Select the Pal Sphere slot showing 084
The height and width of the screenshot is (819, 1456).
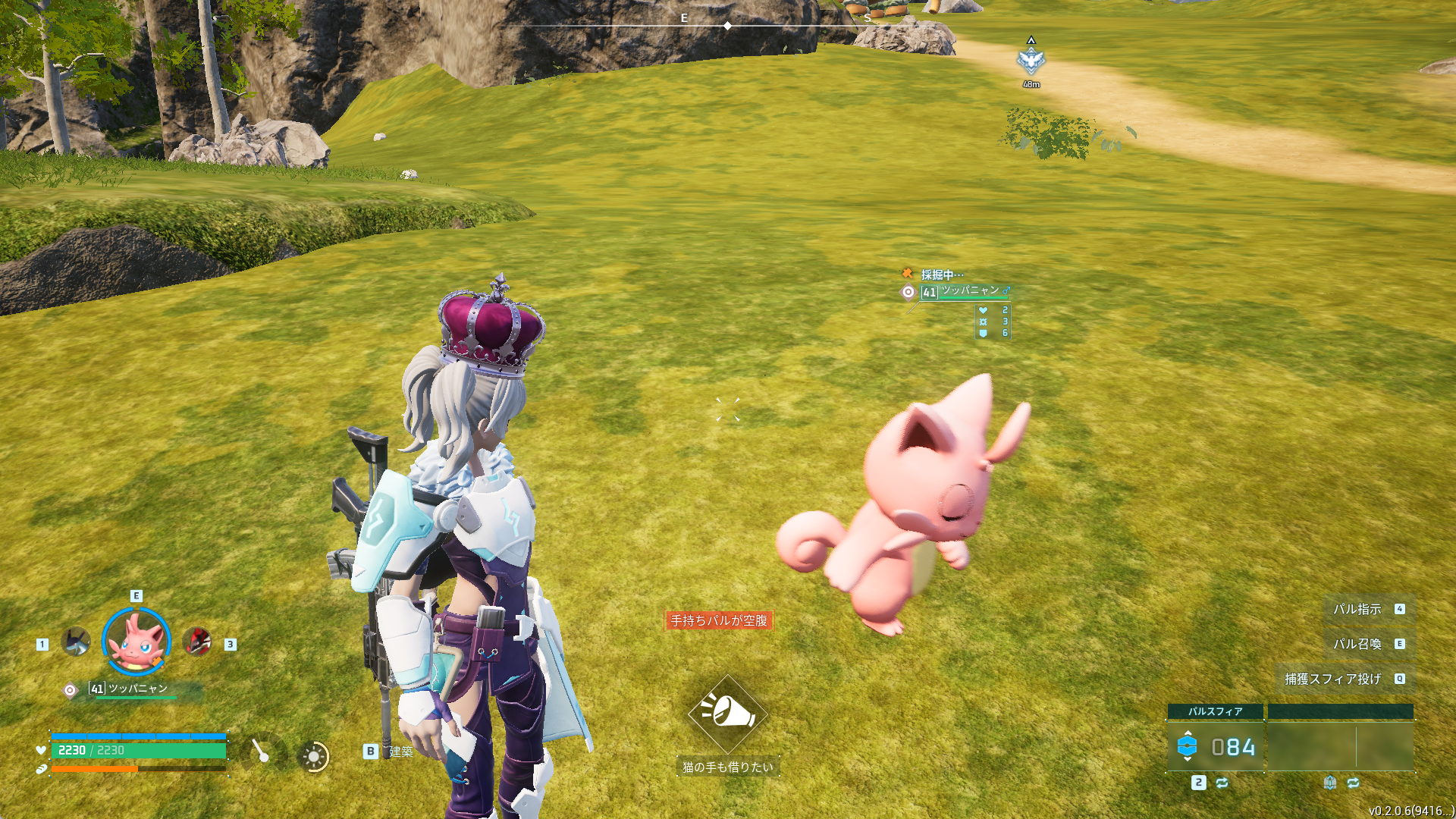(x=1216, y=747)
